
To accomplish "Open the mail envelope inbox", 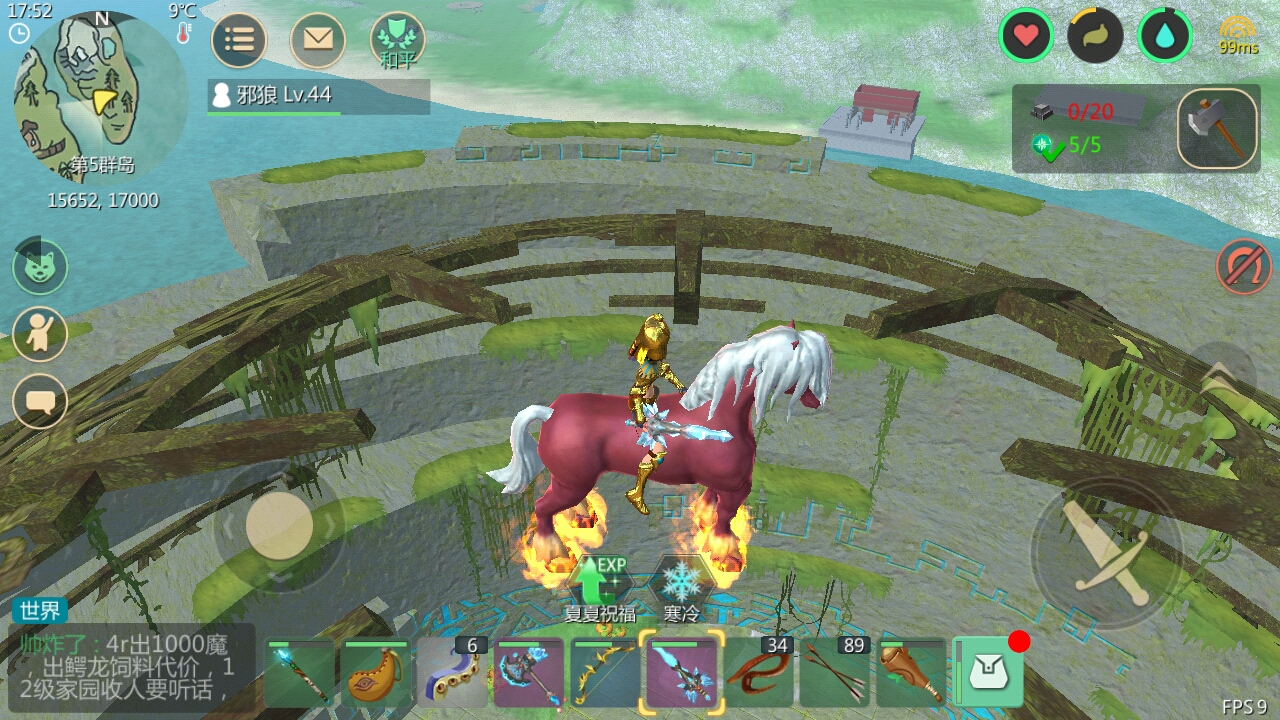I will (318, 40).
